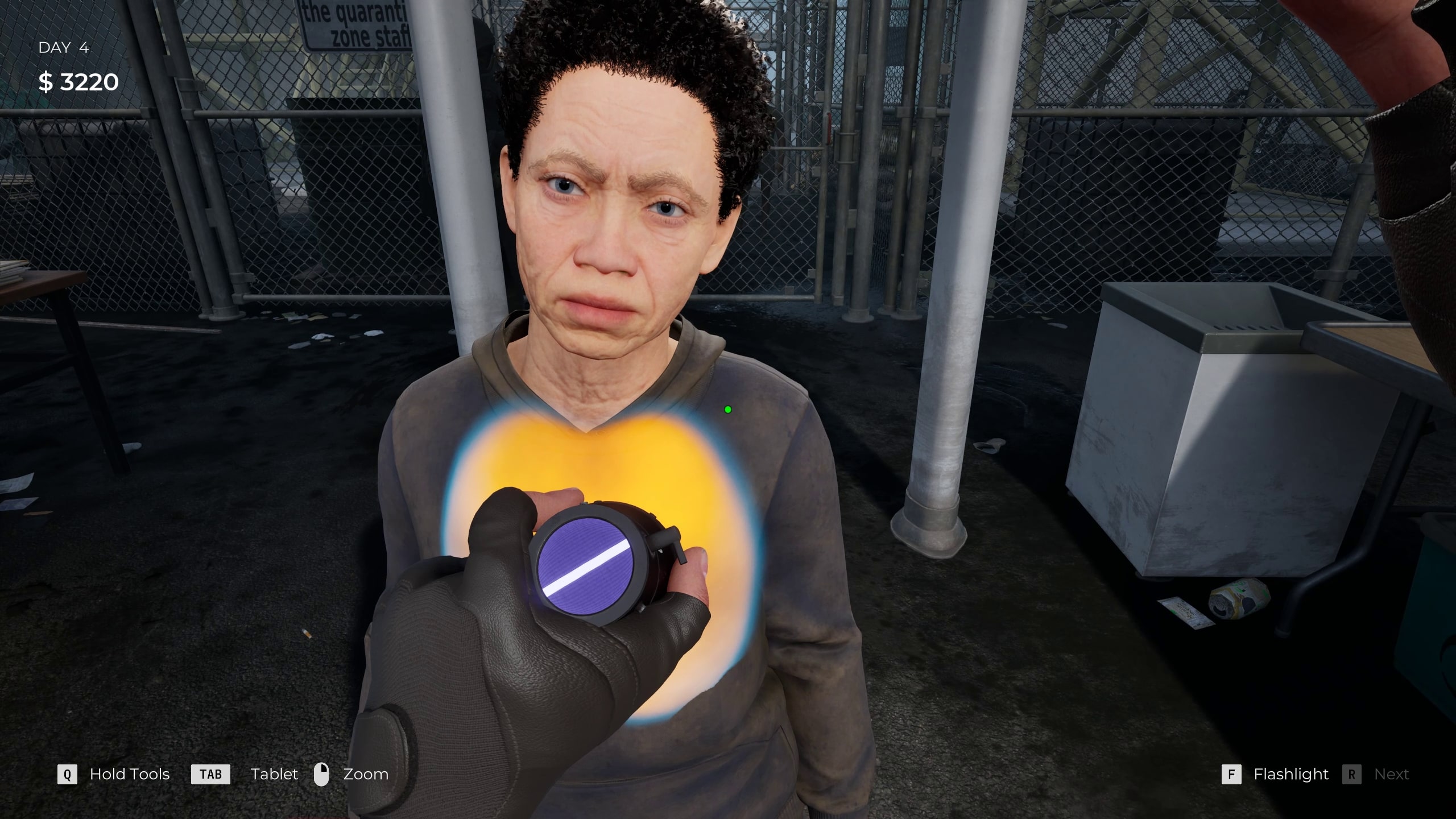Select the DAY 4 header label
This screenshot has width=1456, height=819.
point(64,48)
